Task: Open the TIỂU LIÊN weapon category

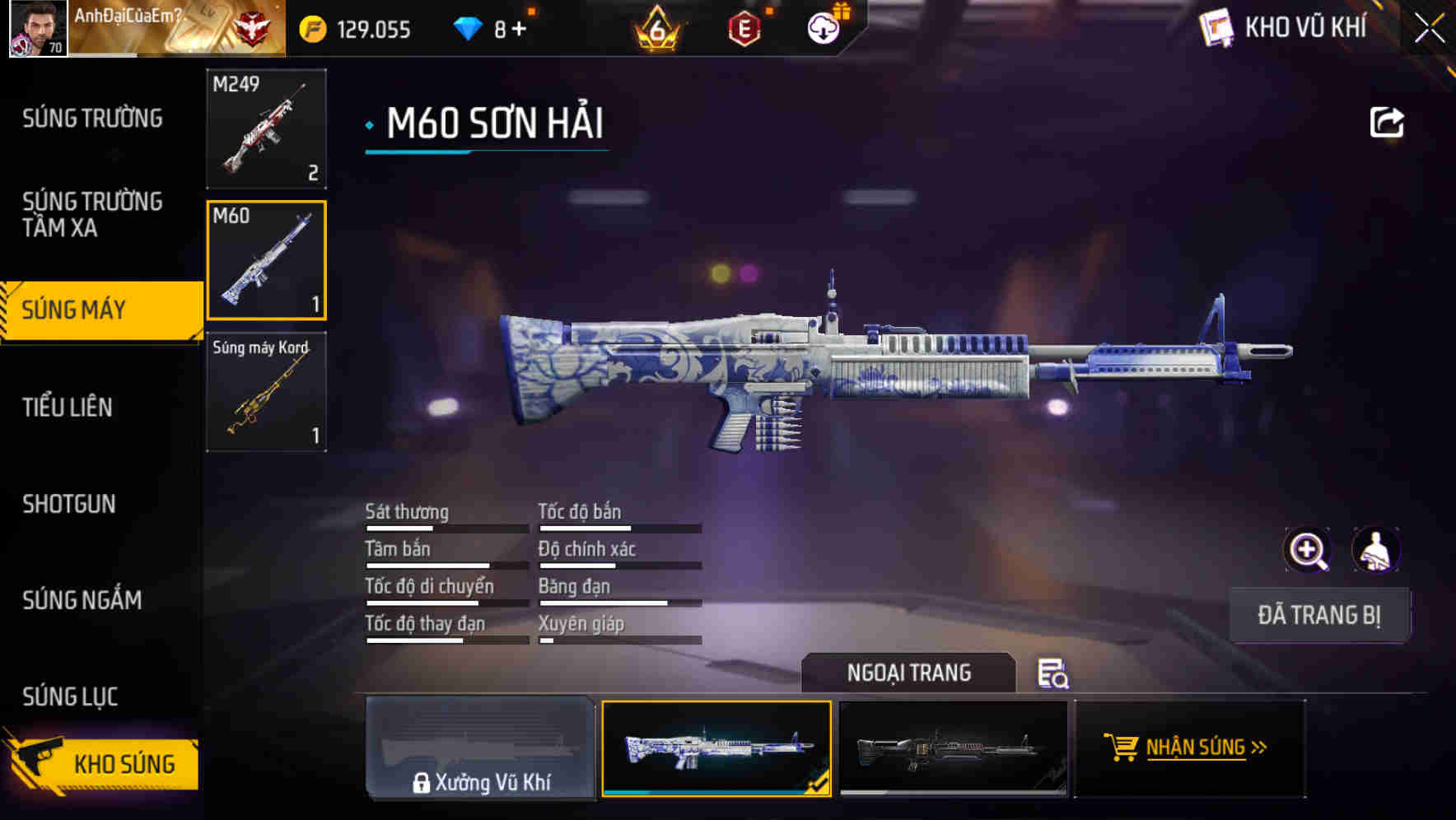Action: tap(70, 407)
